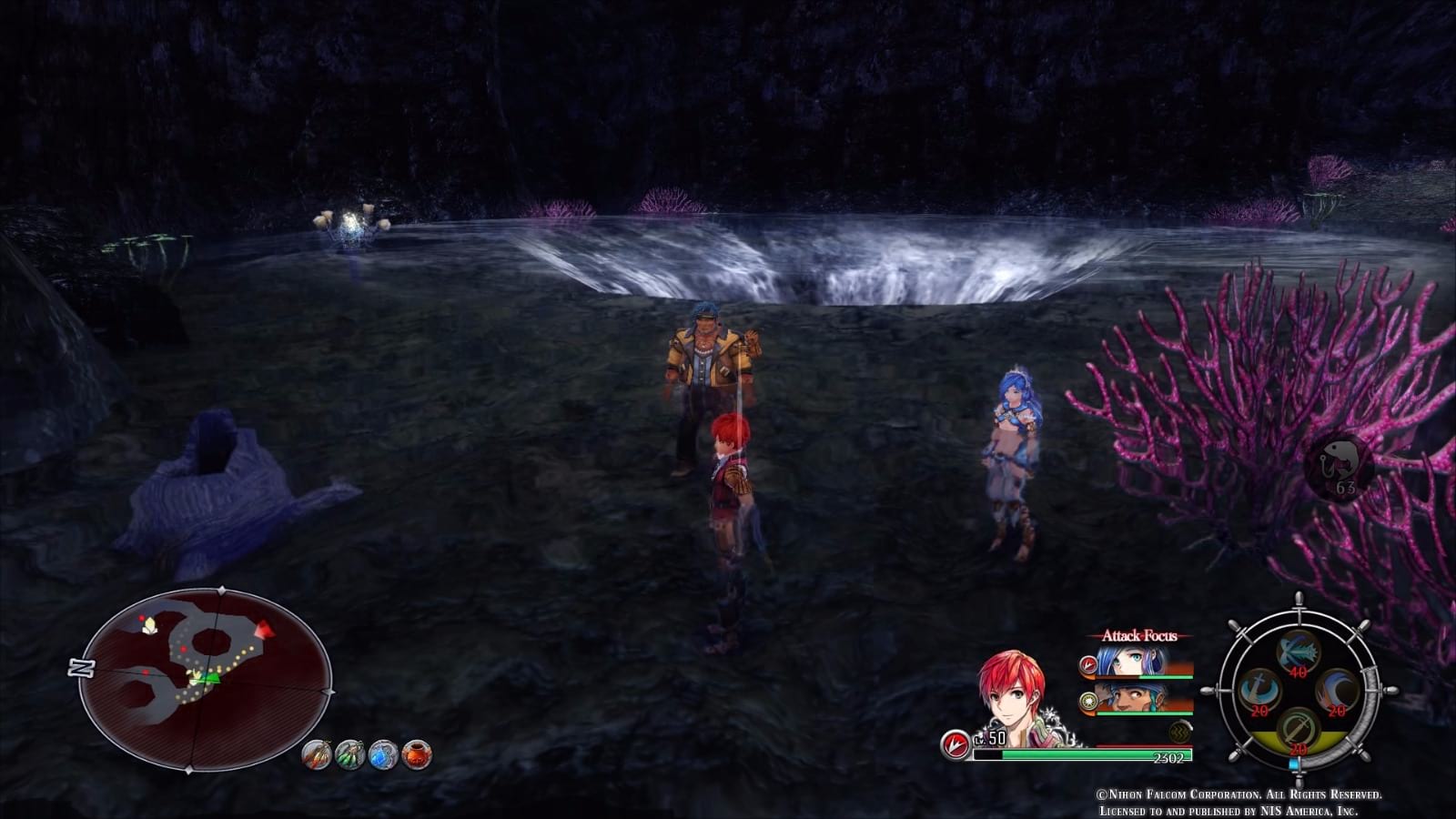Select the green herbs item shortcut icon
The image size is (1456, 819).
pos(349,754)
